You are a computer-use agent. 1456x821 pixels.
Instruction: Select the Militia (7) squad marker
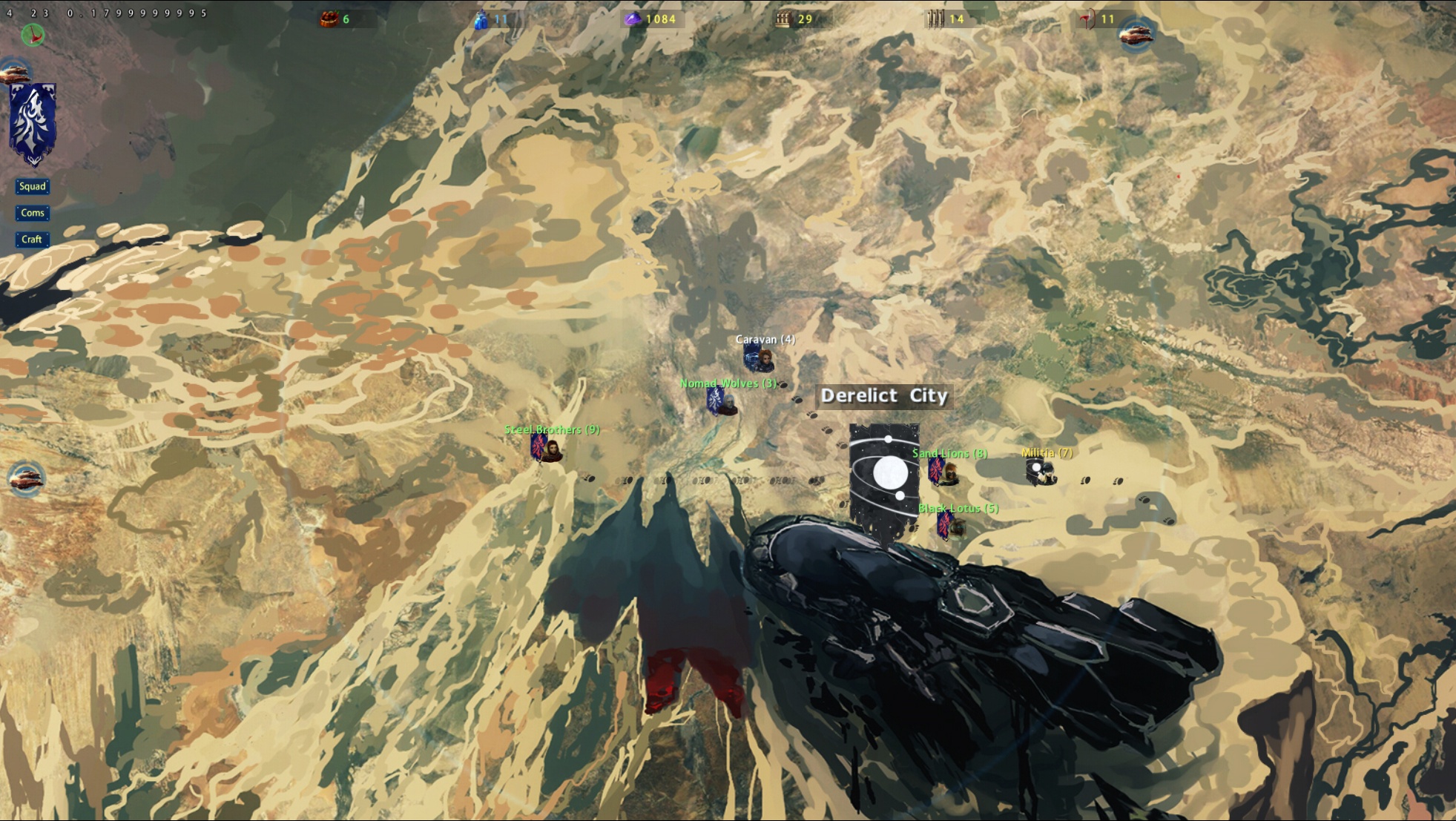tap(1039, 471)
